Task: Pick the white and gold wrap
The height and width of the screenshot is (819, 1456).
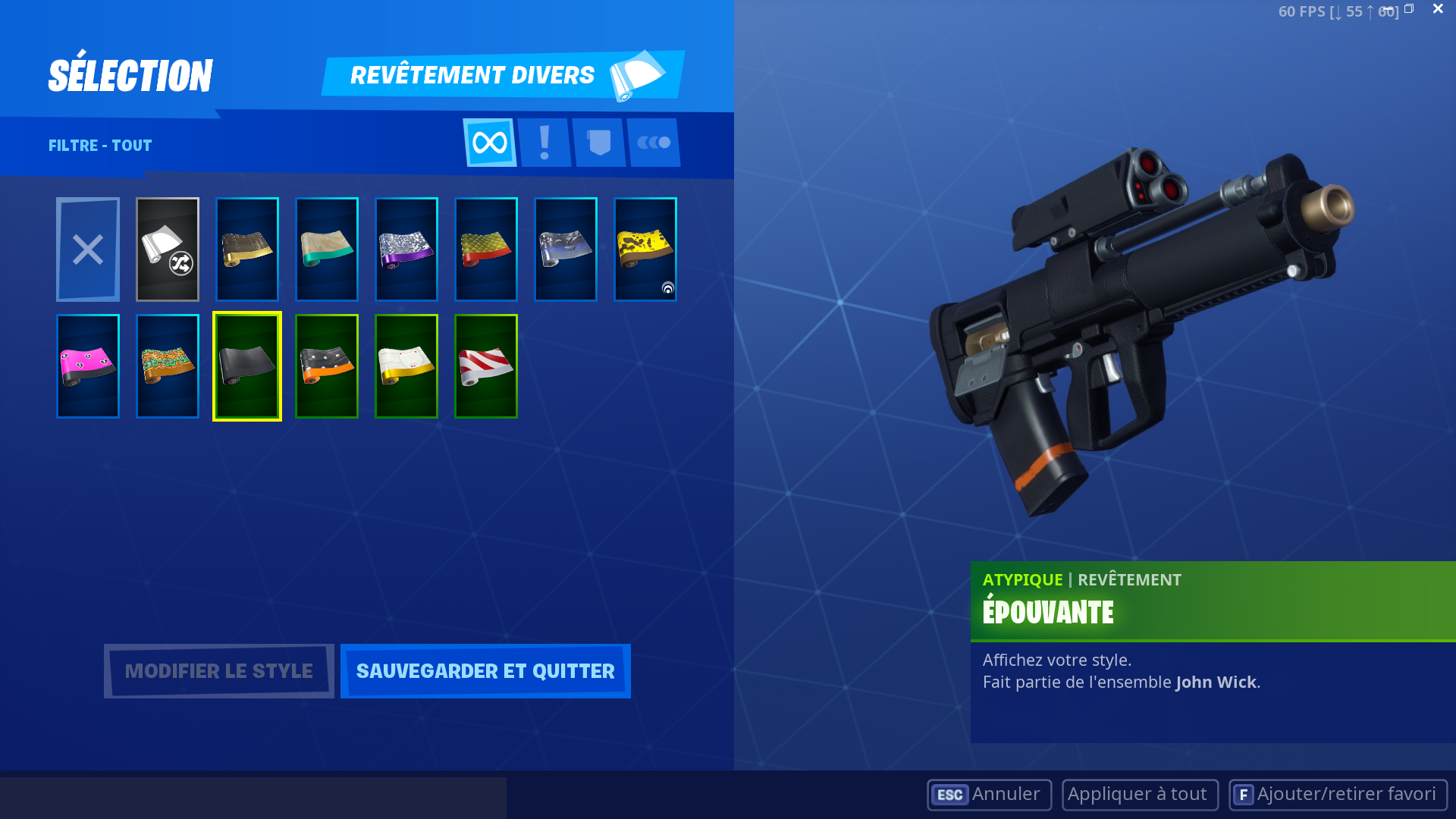Action: 406,366
